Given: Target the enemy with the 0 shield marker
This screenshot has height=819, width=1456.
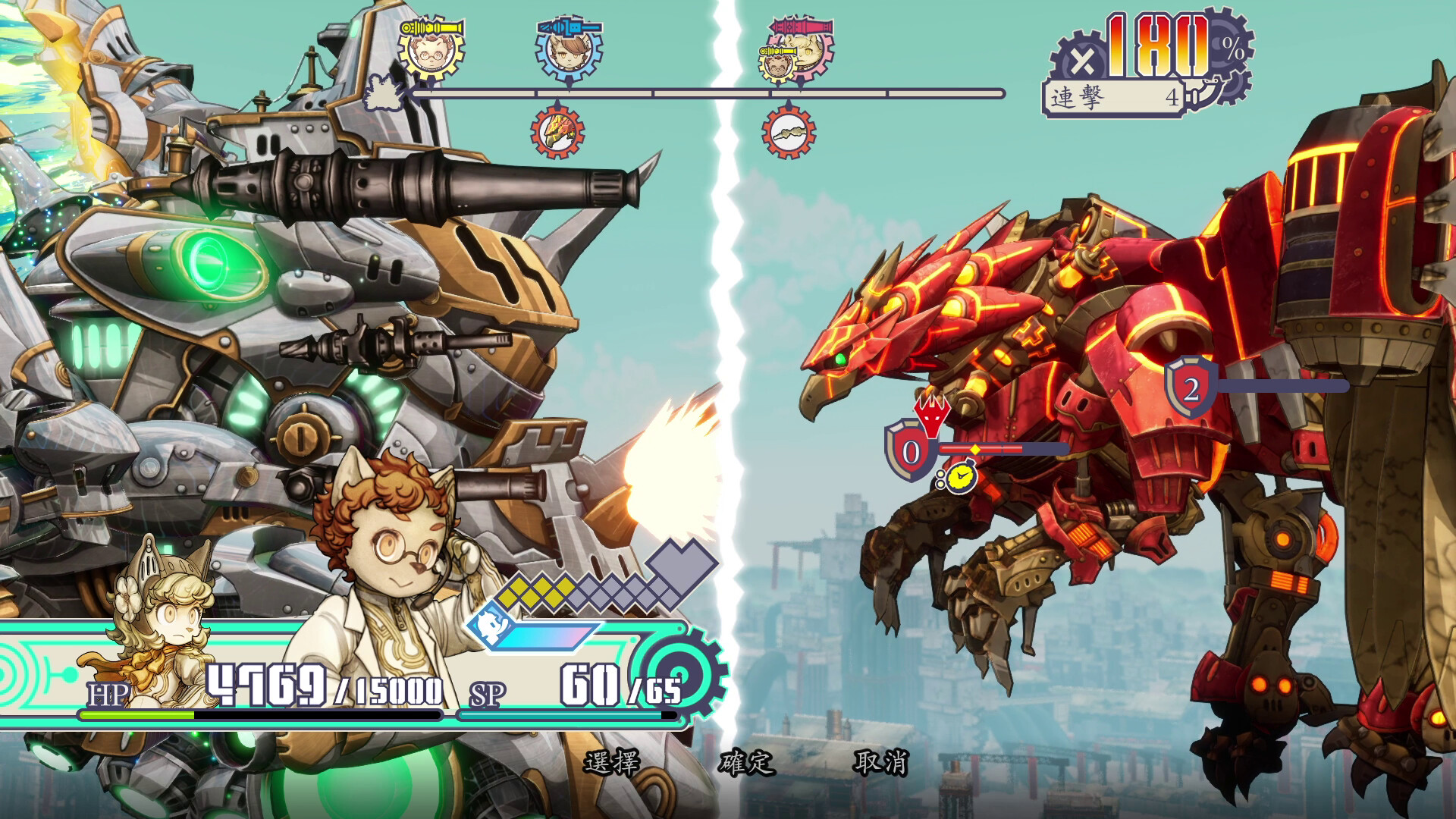Looking at the screenshot, I should click(x=911, y=451).
